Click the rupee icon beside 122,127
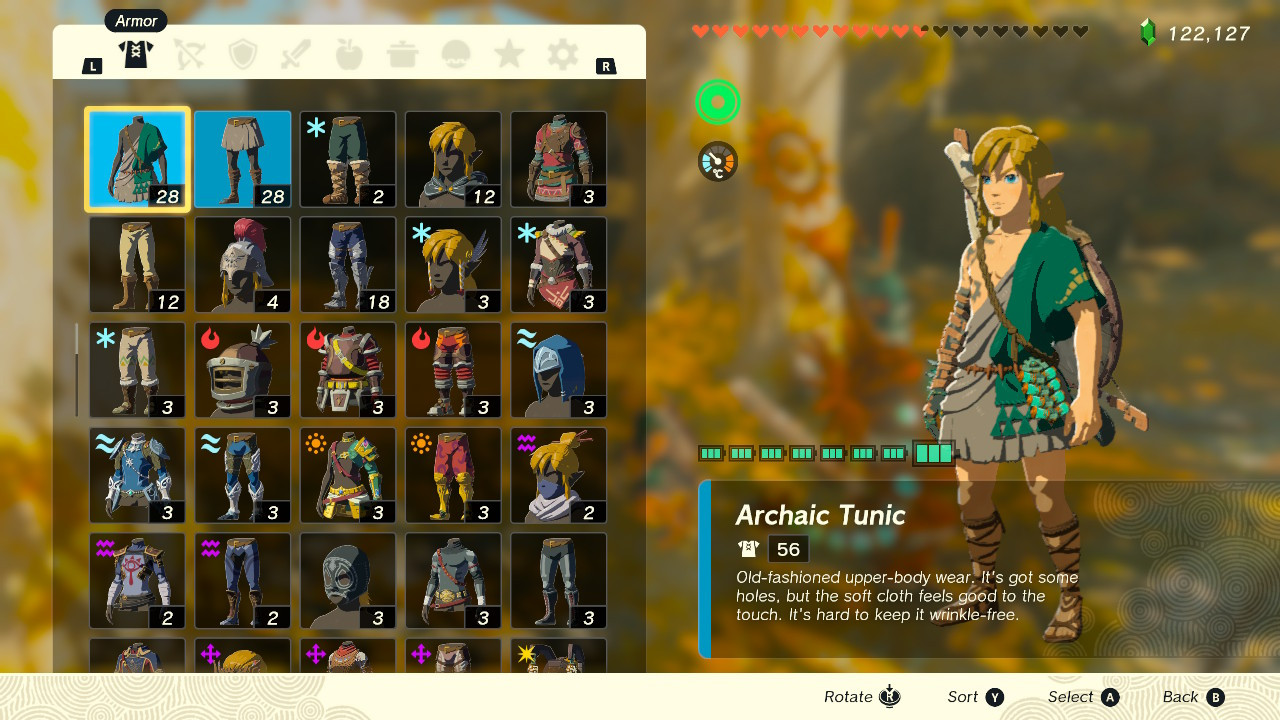Viewport: 1280px width, 720px height. [1147, 32]
